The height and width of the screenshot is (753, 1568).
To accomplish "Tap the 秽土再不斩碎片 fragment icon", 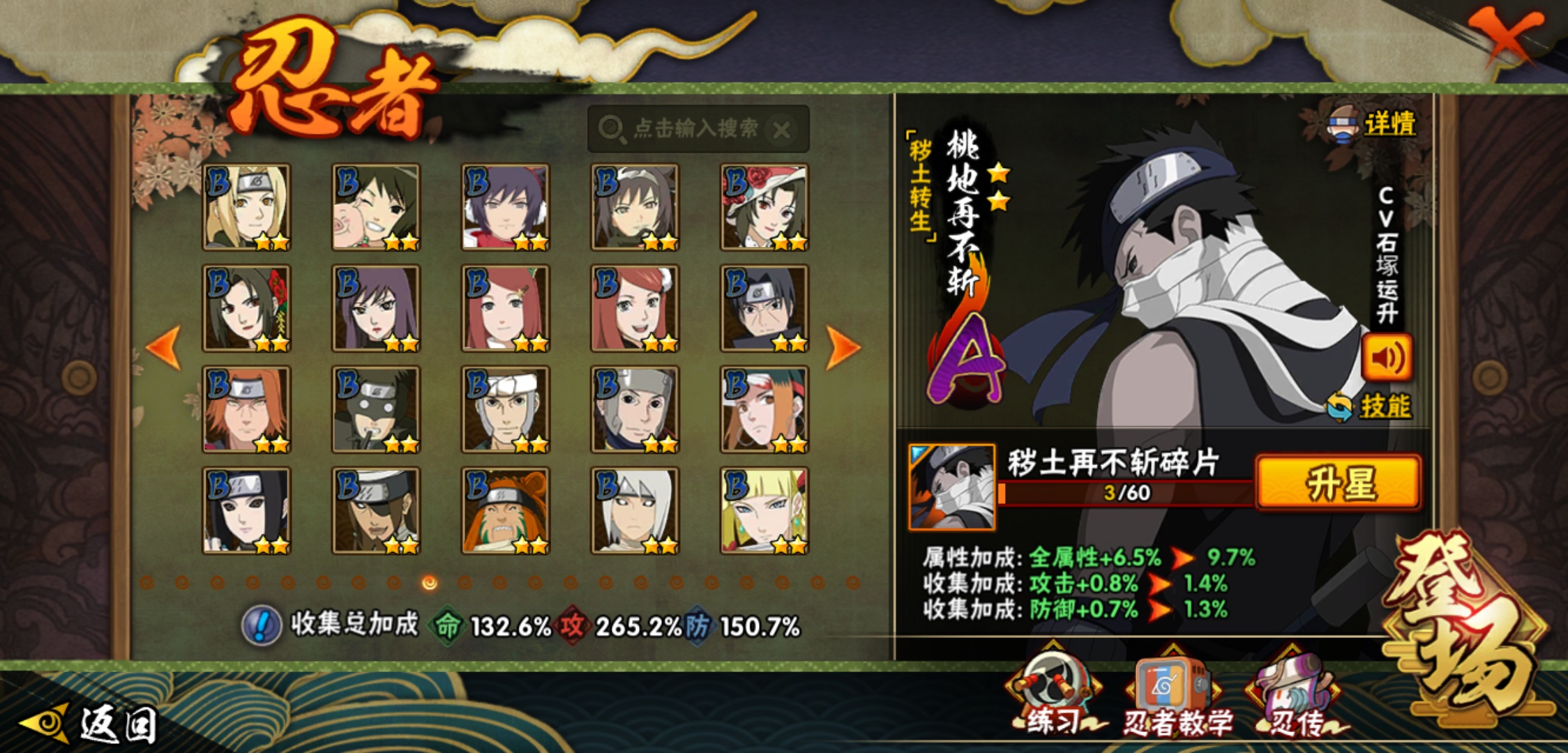I will 951,487.
